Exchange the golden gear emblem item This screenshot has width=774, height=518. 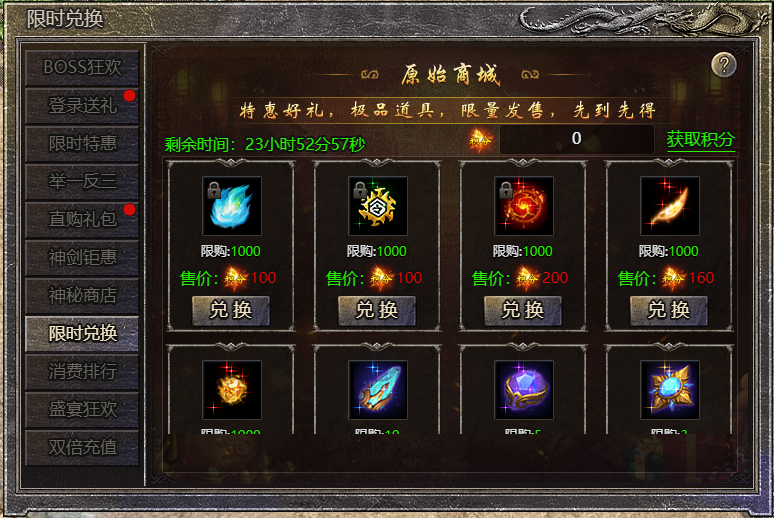click(377, 310)
